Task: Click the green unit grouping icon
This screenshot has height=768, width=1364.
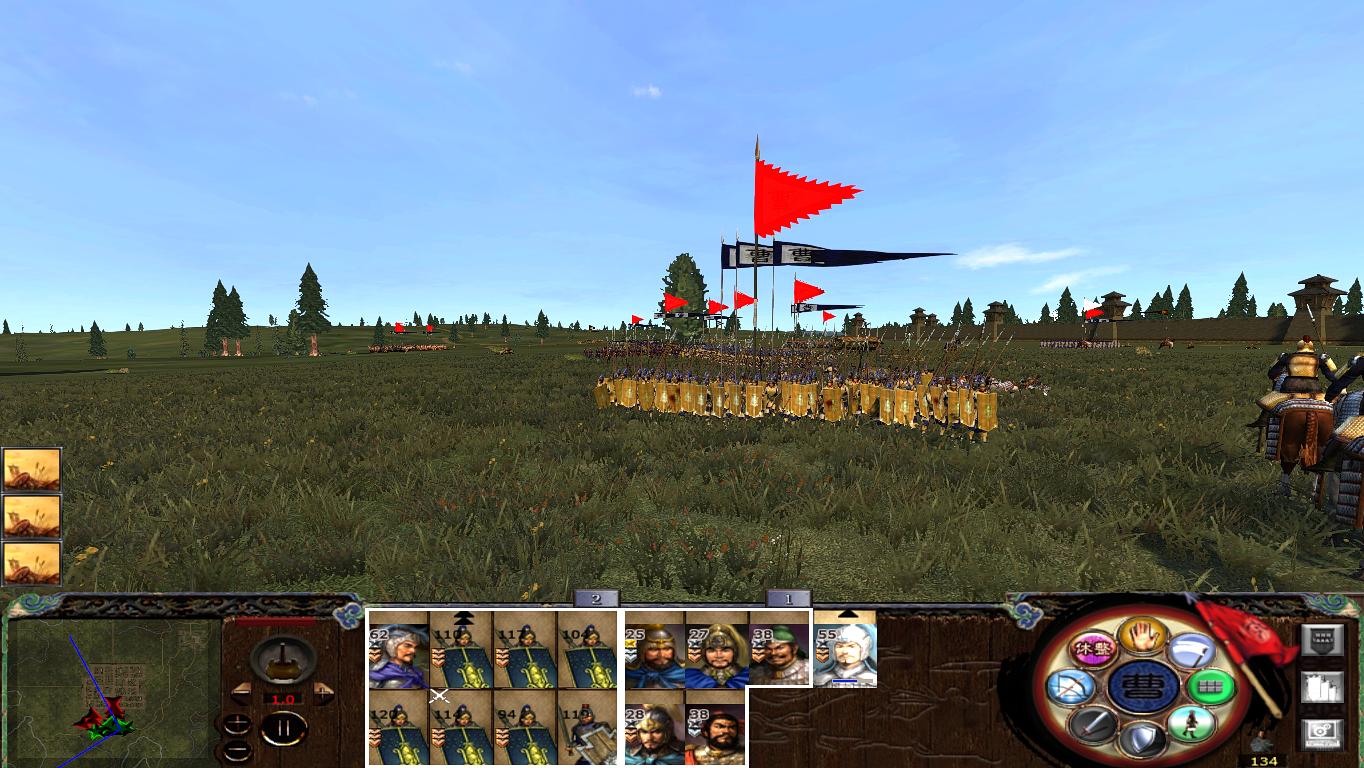Action: tap(1212, 686)
